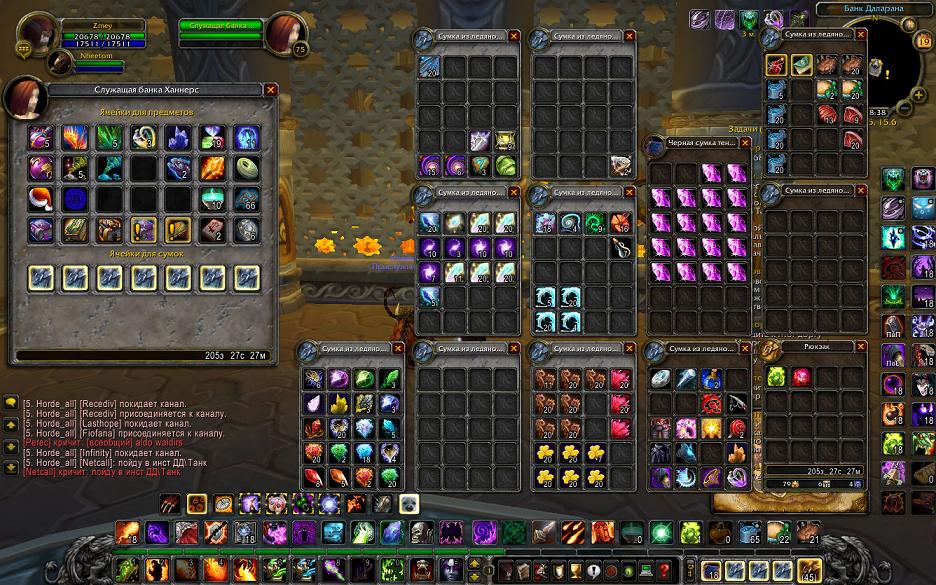This screenshot has width=936, height=585.
Task: Select the green fish item with yellow border
Action: 802,65
